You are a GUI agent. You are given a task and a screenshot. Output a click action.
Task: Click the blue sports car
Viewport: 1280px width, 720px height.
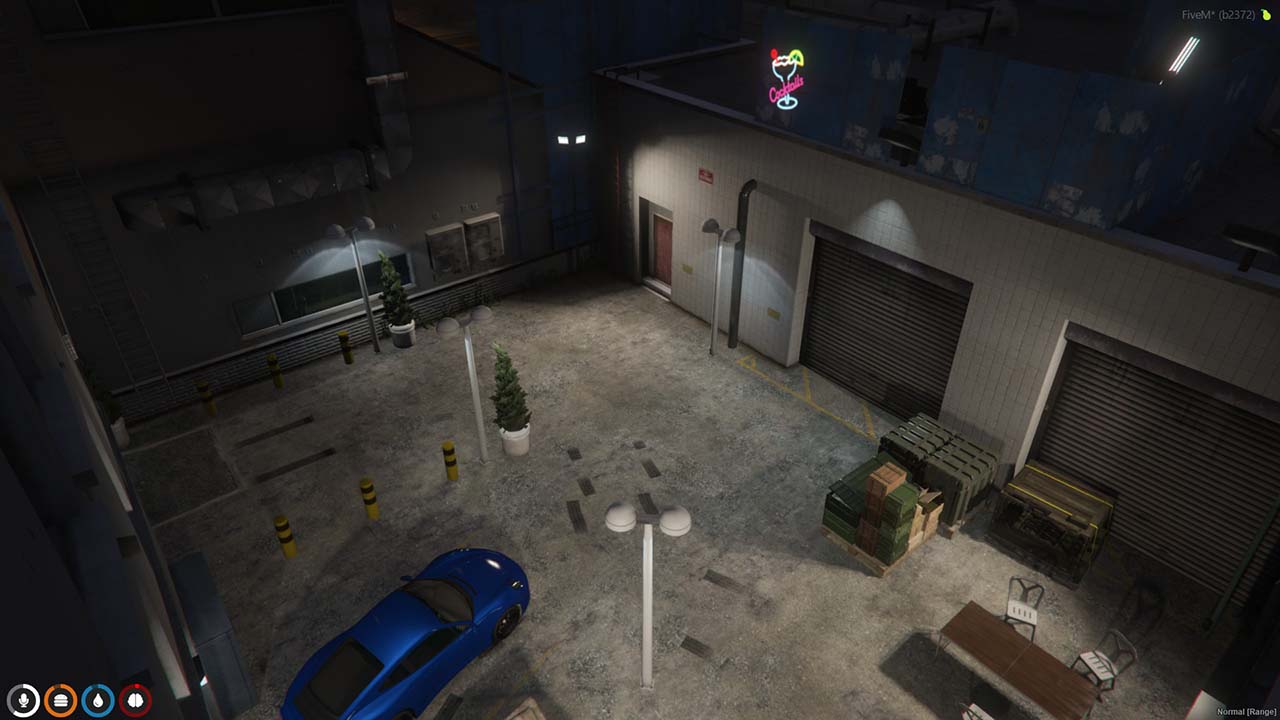coord(420,630)
